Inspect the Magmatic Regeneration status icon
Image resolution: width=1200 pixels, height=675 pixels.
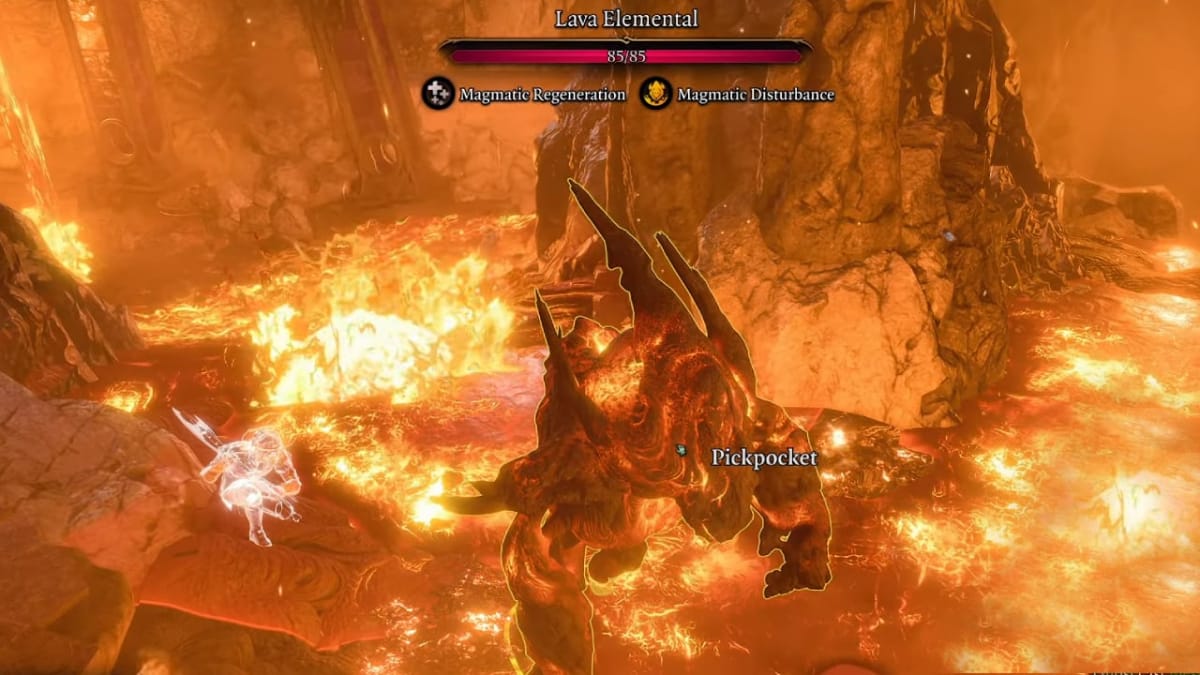pyautogui.click(x=437, y=94)
